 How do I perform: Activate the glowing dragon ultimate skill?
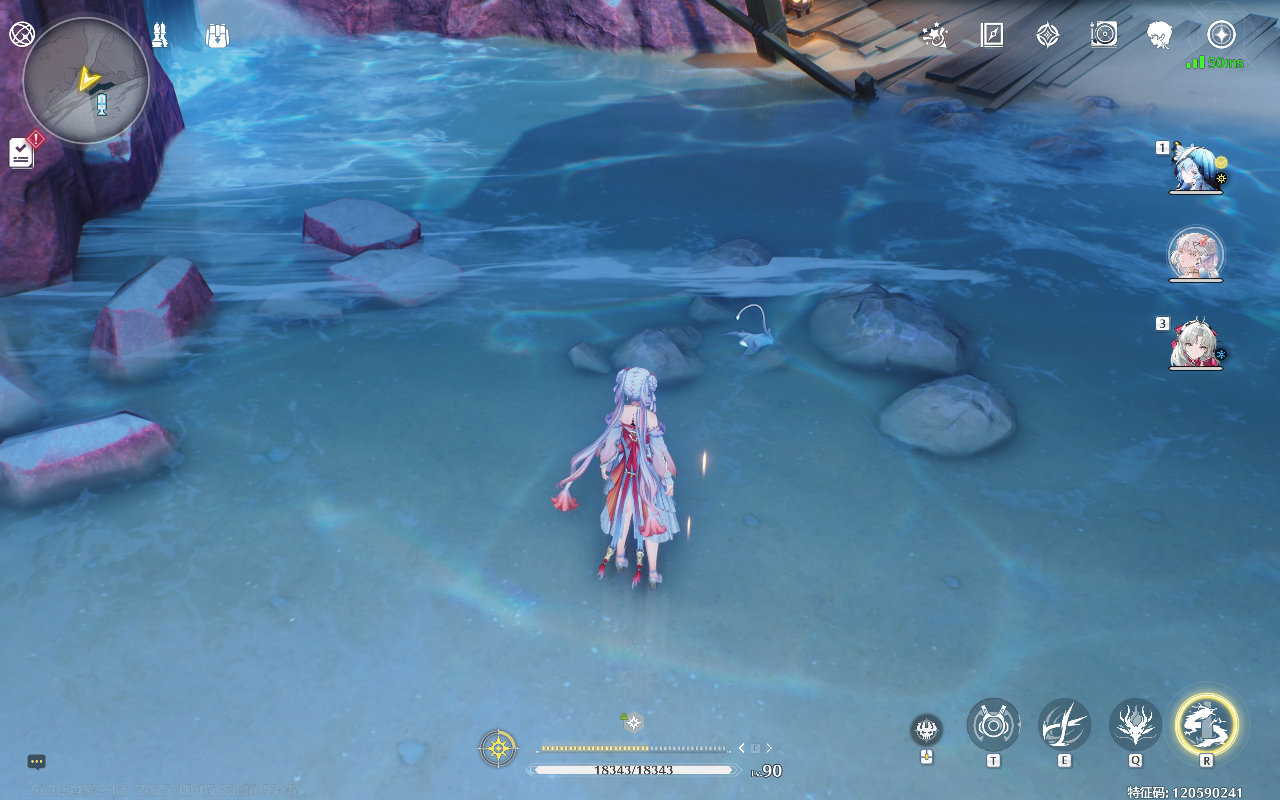pos(1207,724)
